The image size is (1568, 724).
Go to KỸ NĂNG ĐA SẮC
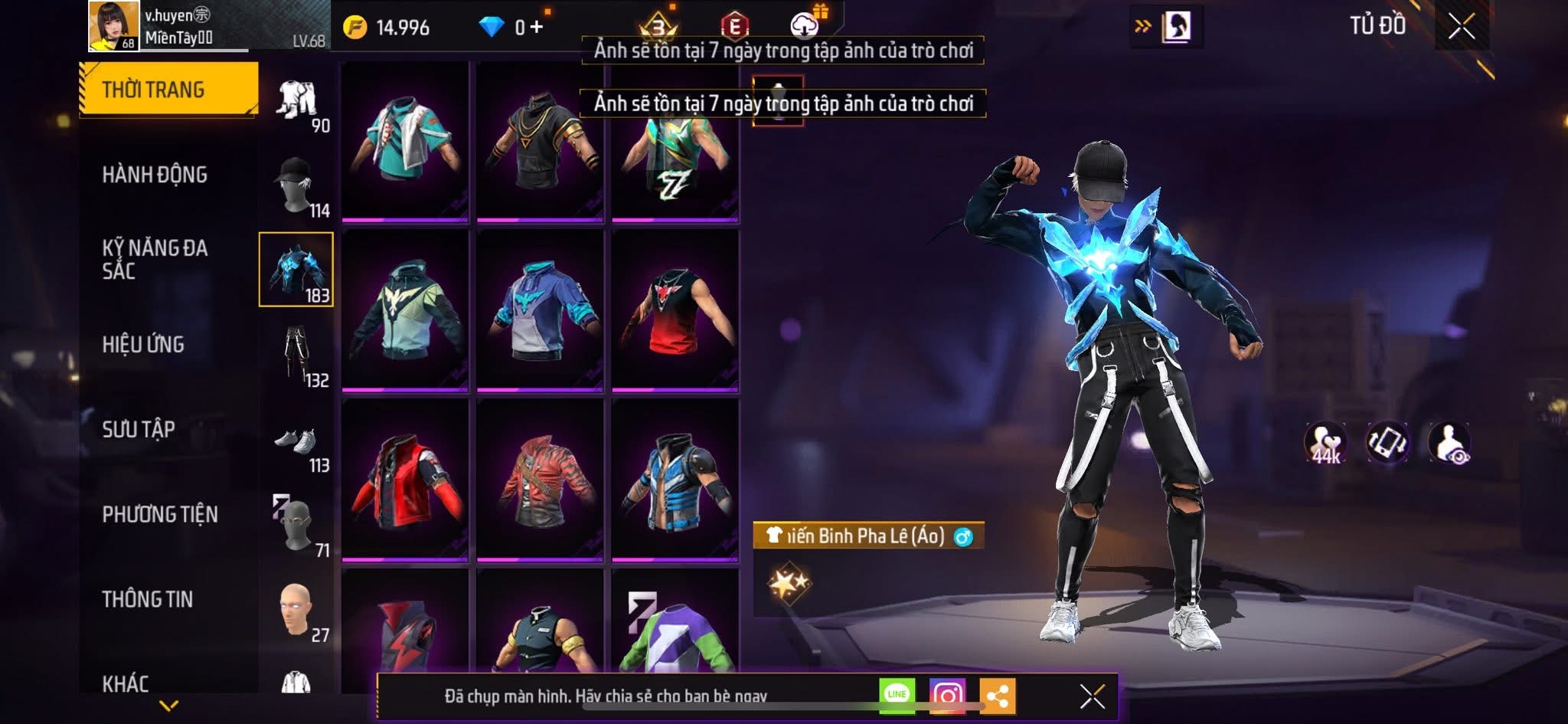[x=155, y=259]
